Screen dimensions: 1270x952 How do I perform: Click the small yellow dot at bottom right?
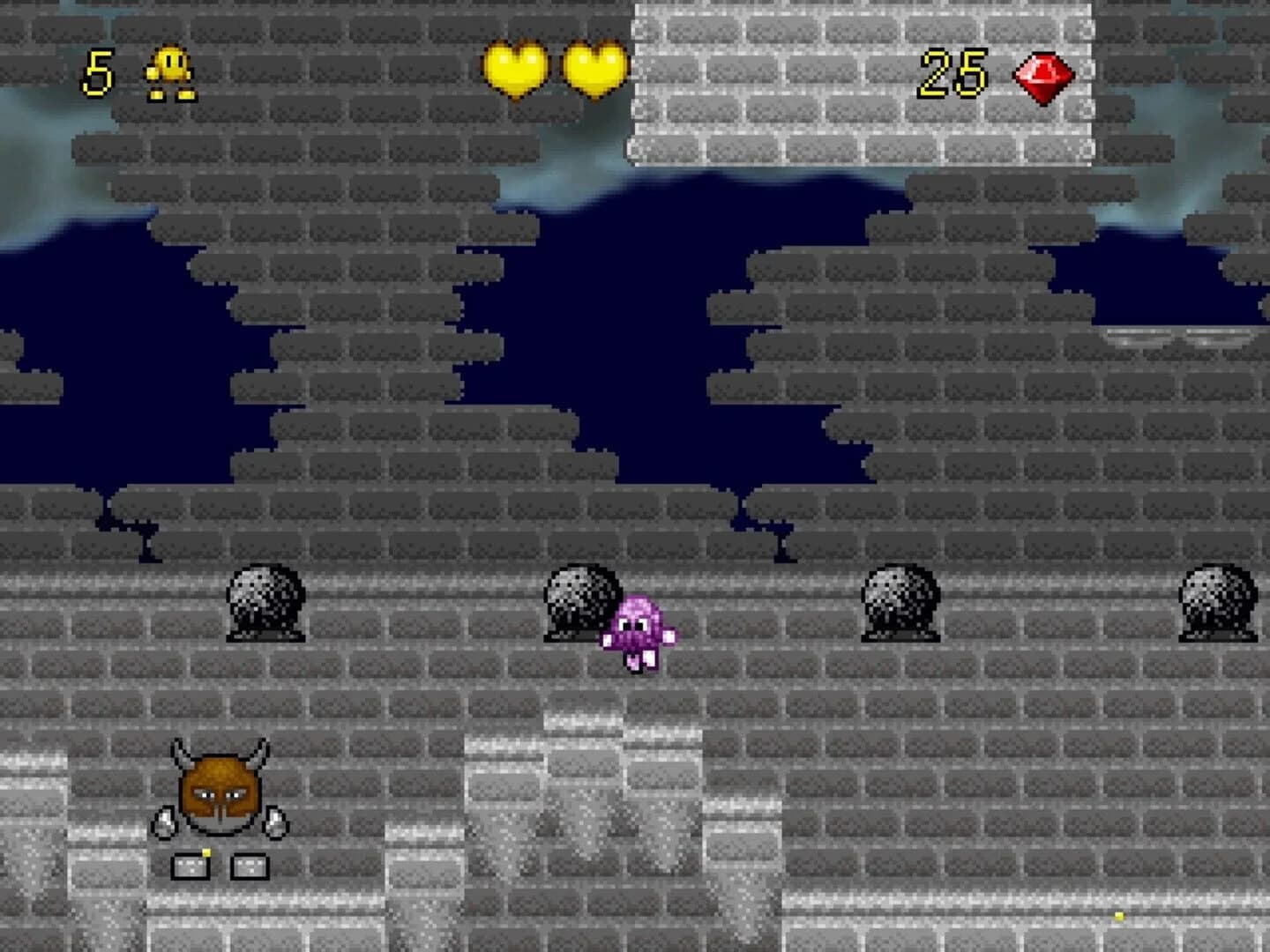[1118, 917]
